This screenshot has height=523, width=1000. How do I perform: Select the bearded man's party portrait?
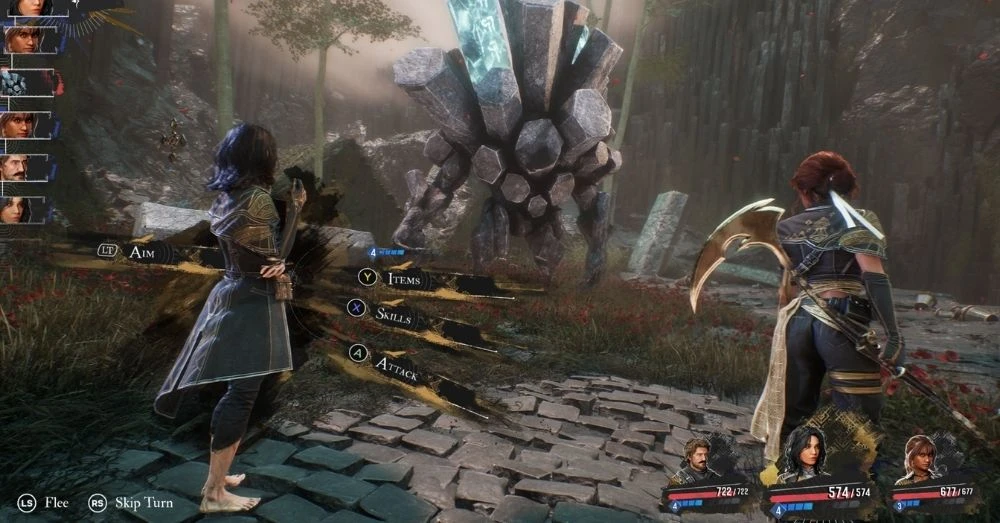pos(696,461)
